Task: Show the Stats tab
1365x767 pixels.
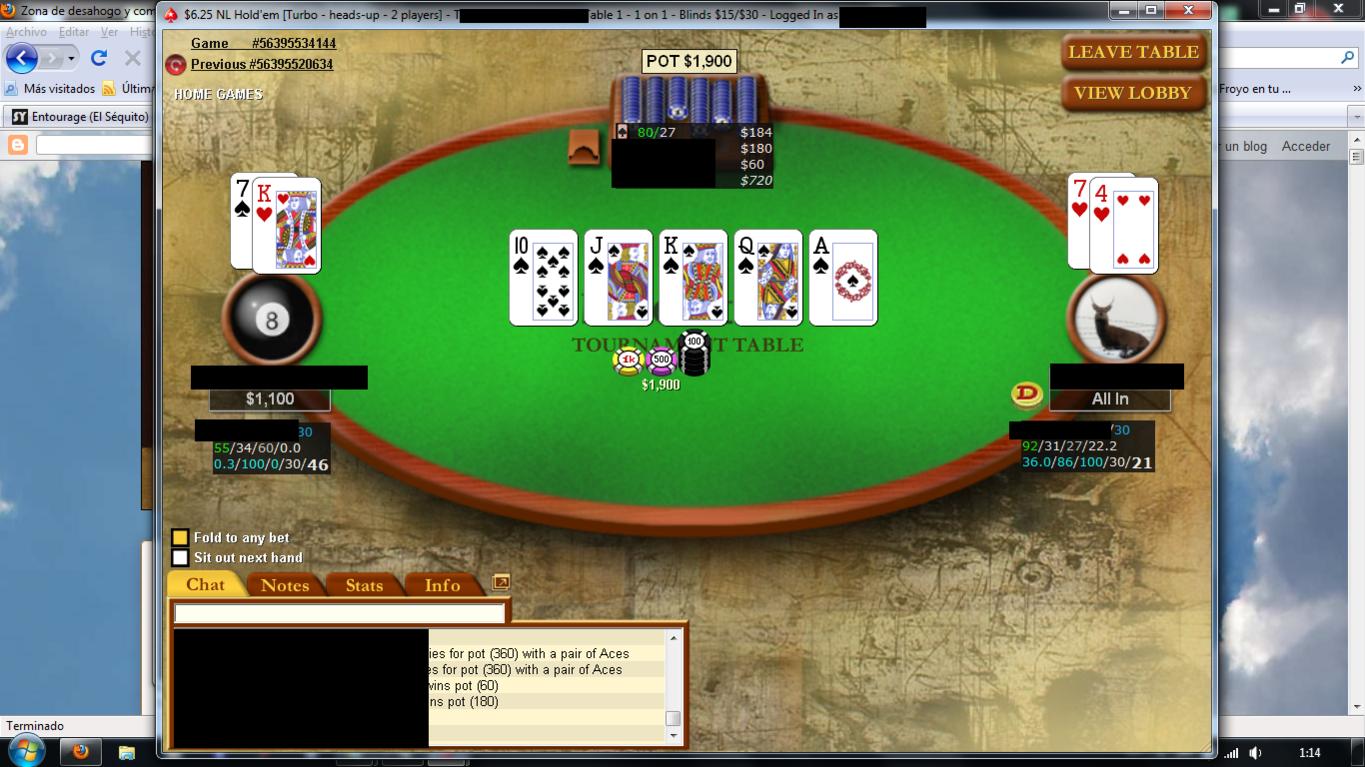Action: (x=364, y=586)
